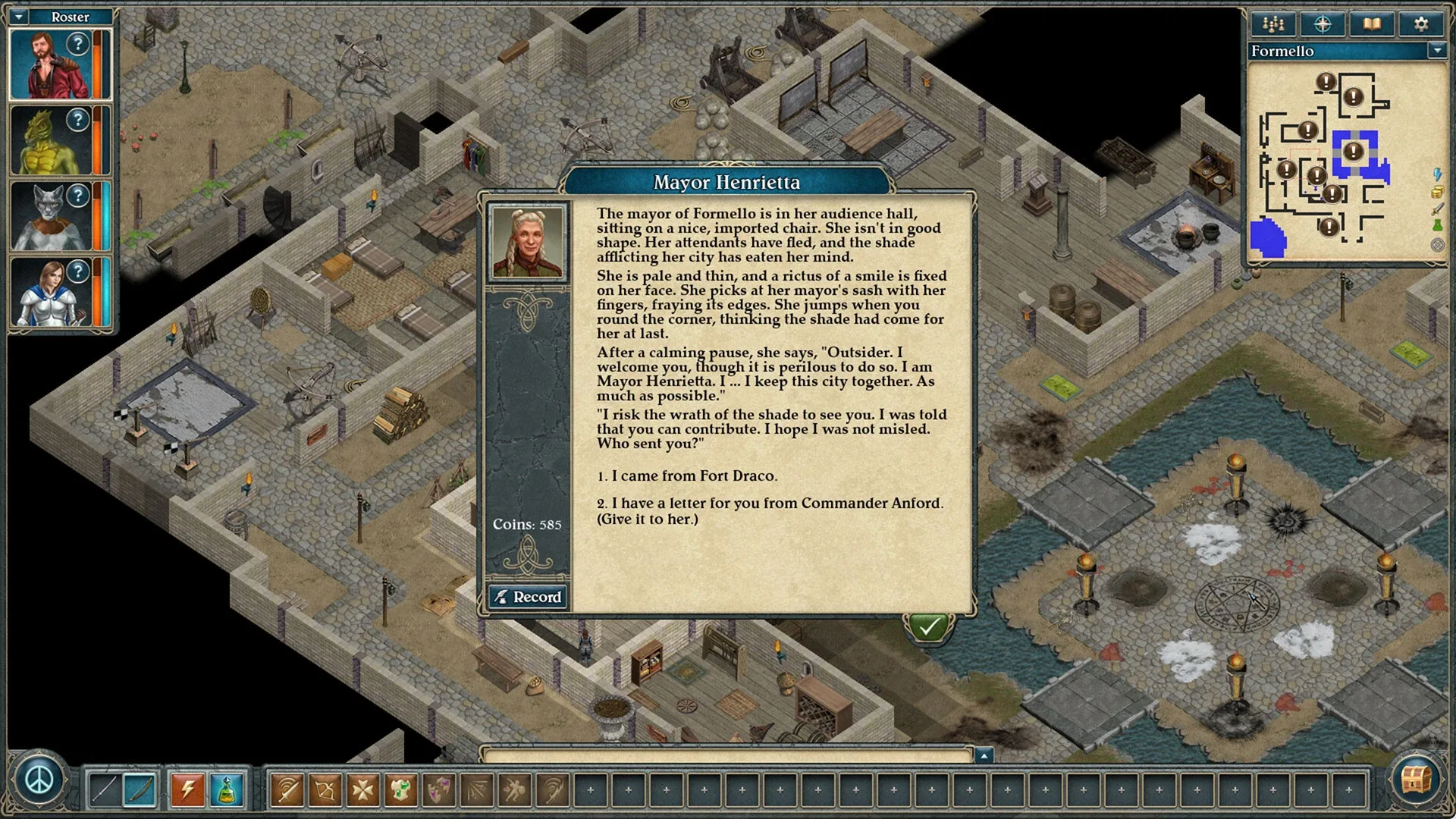
Task: Select the yellow lizard party member portrait
Action: [x=50, y=141]
